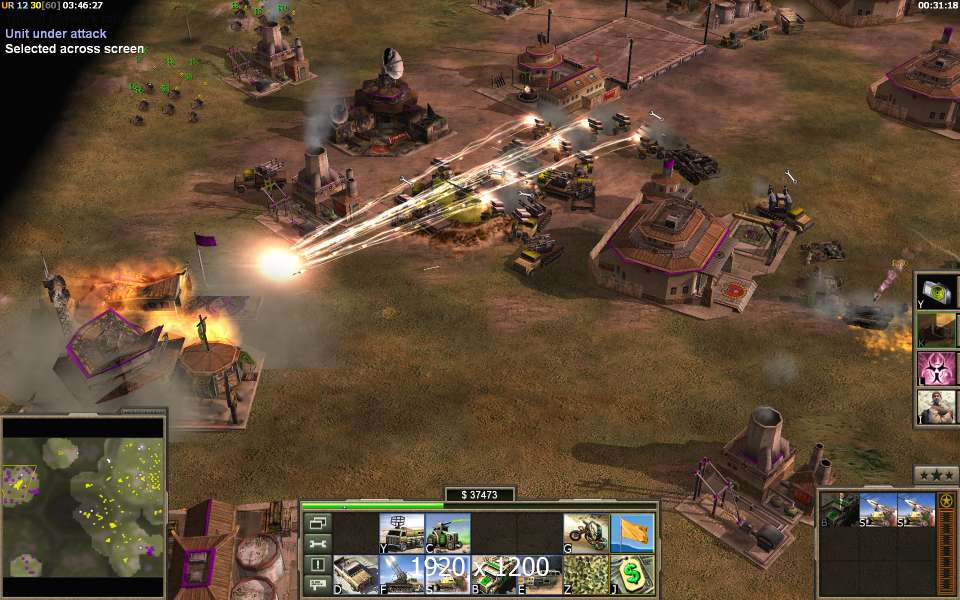Activate the cash bounty general power
The image size is (960, 600).
click(936, 291)
